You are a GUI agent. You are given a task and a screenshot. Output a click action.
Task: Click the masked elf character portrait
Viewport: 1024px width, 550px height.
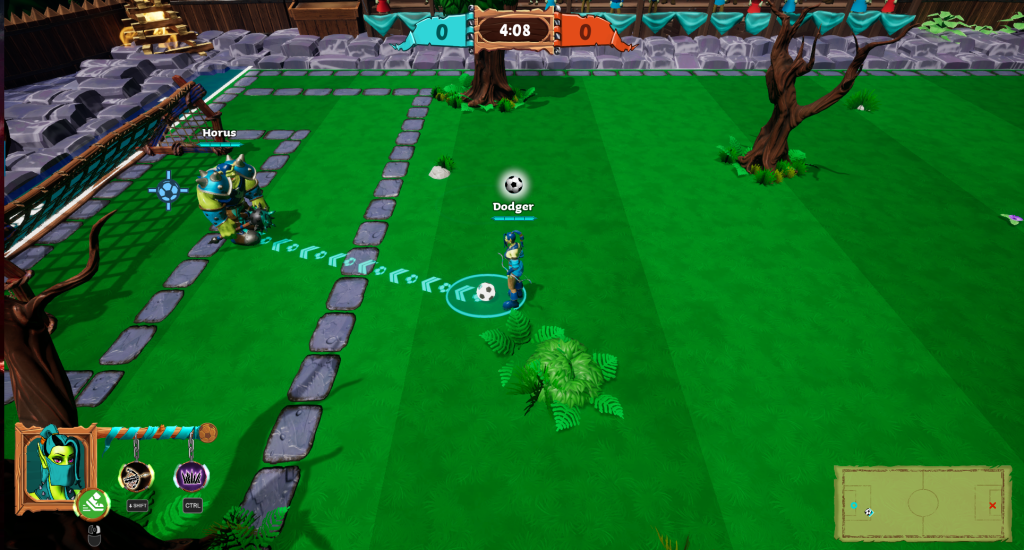[55, 466]
